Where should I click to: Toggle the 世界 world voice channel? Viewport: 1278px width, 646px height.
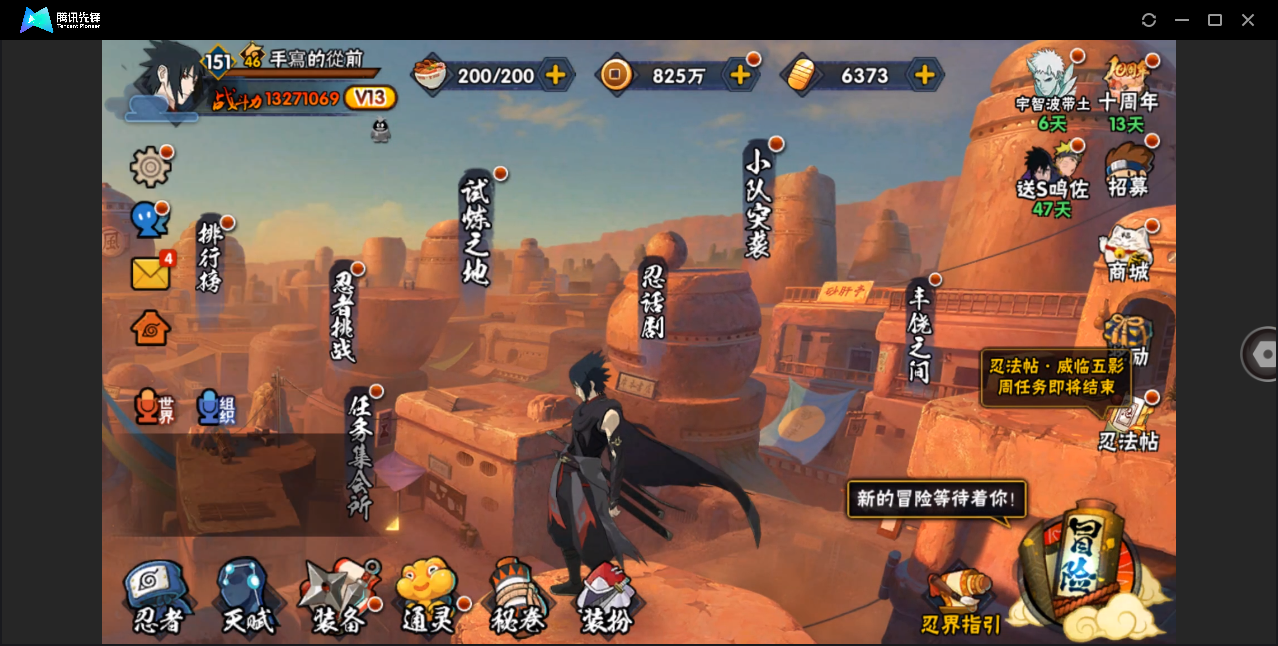pyautogui.click(x=155, y=406)
